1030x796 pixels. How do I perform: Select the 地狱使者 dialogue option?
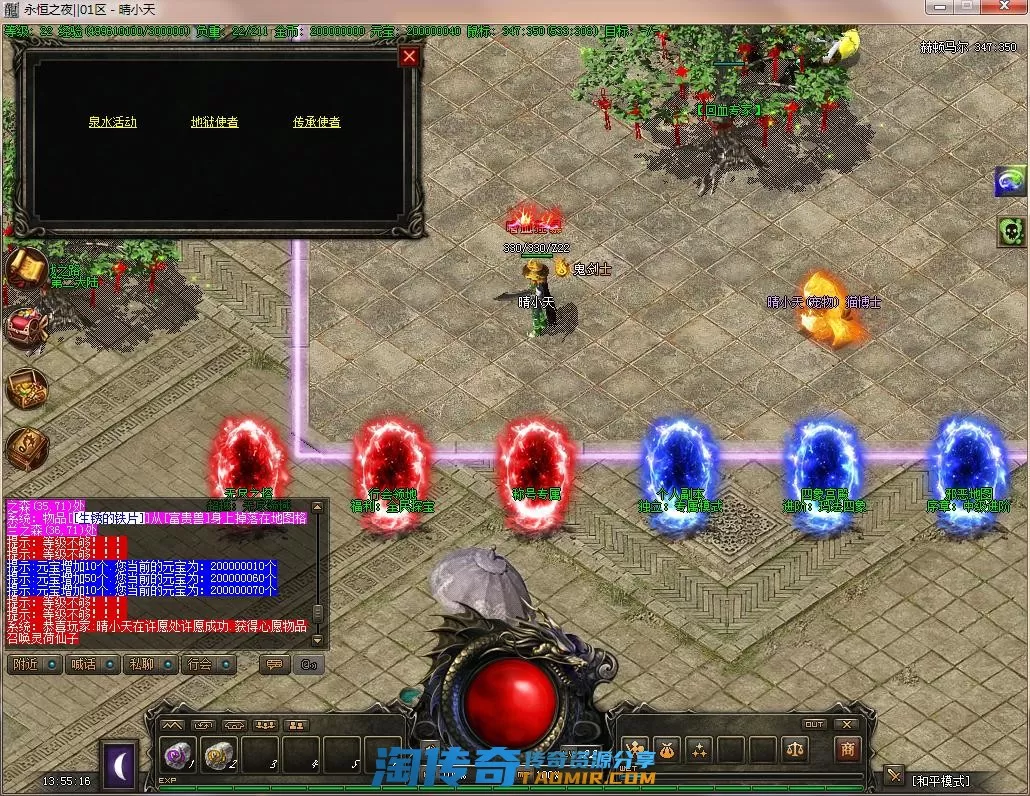point(215,122)
